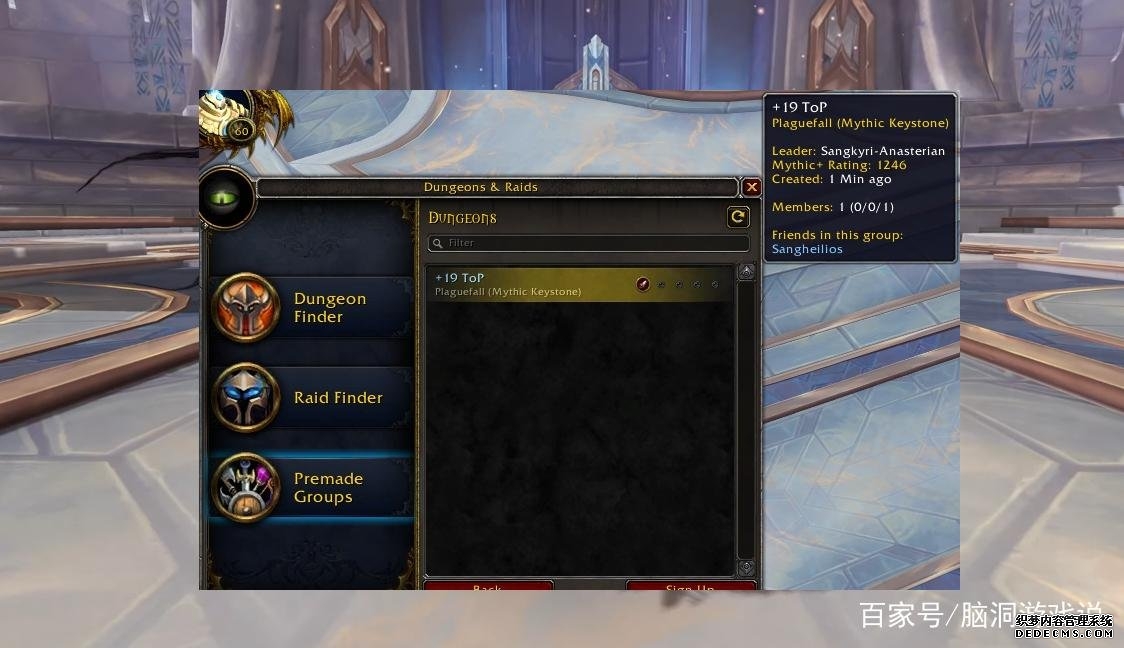Sign up for the selected group
This screenshot has width=1124, height=648.
point(690,586)
